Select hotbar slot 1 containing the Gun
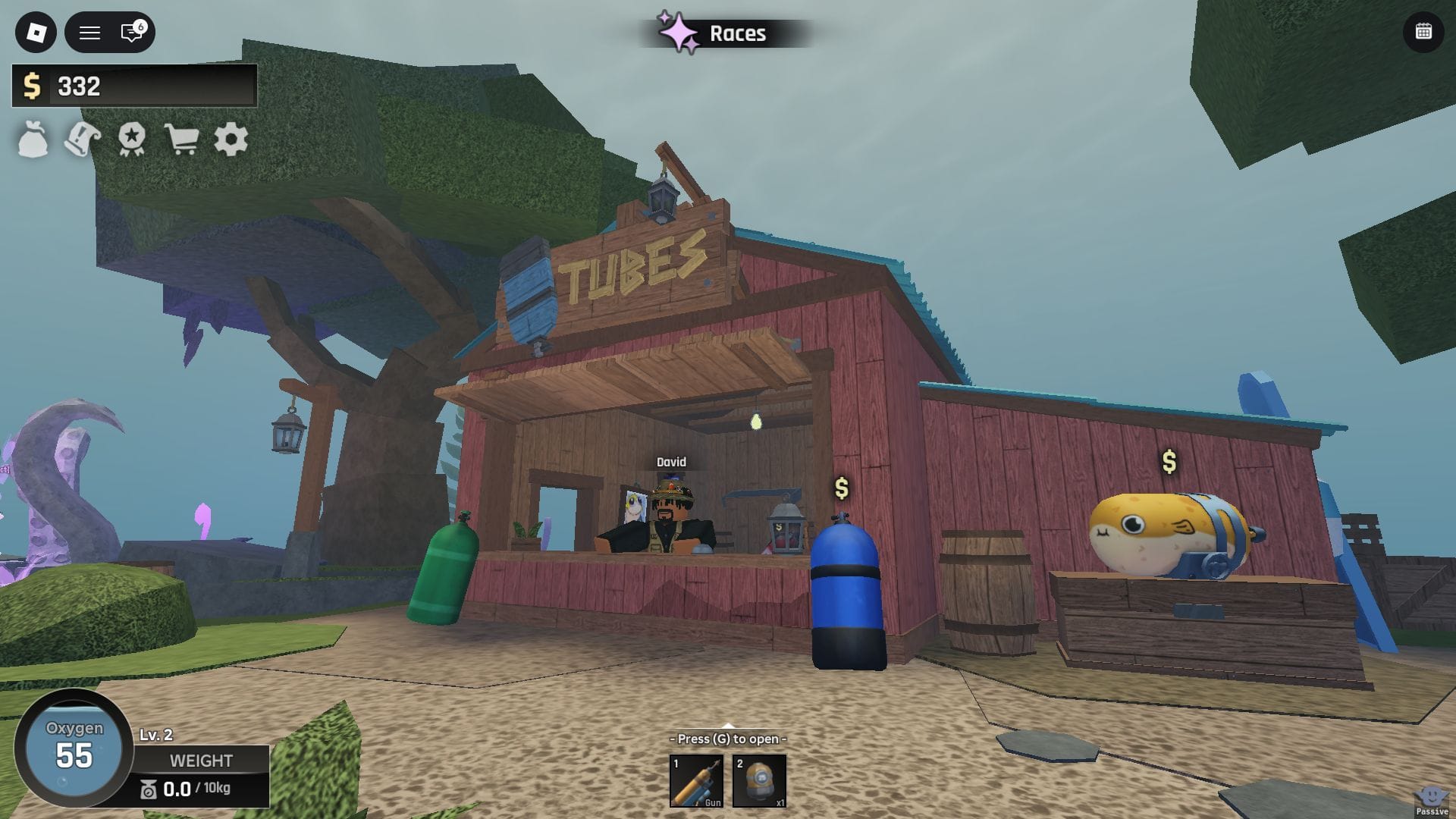The width and height of the screenshot is (1456, 819). 695,781
